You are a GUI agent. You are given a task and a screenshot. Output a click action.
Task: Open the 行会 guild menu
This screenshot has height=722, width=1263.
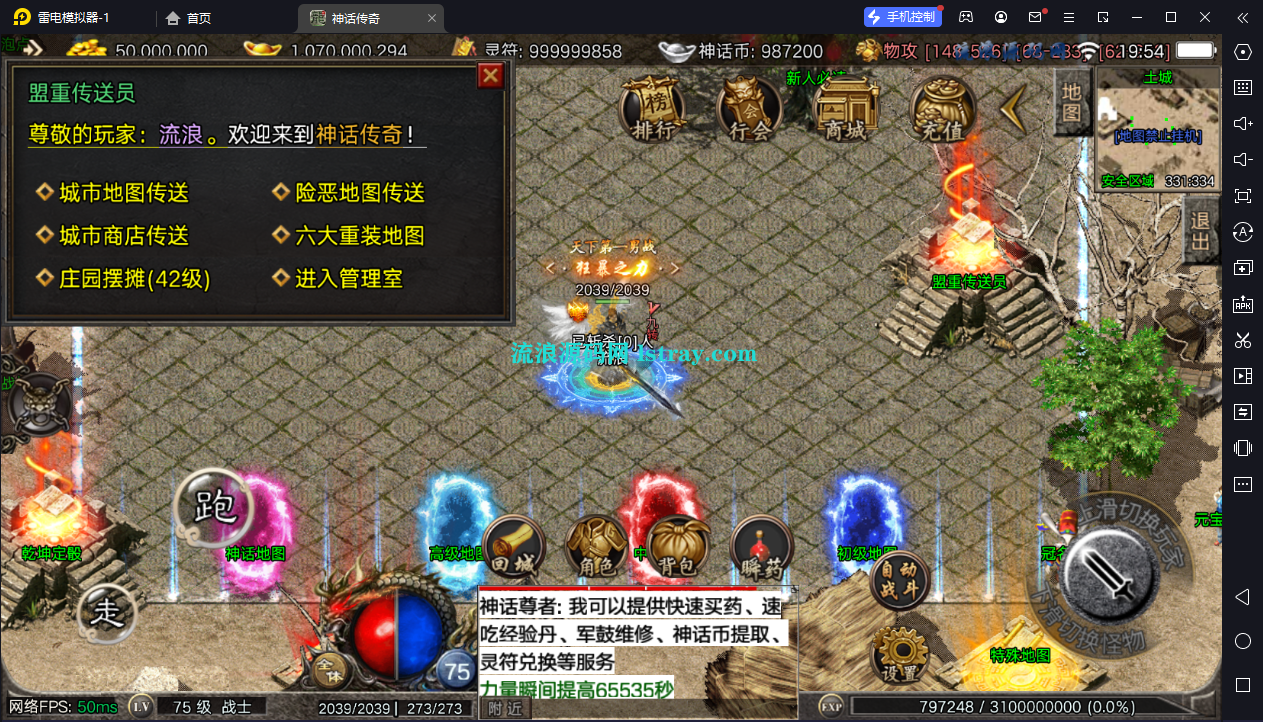750,107
